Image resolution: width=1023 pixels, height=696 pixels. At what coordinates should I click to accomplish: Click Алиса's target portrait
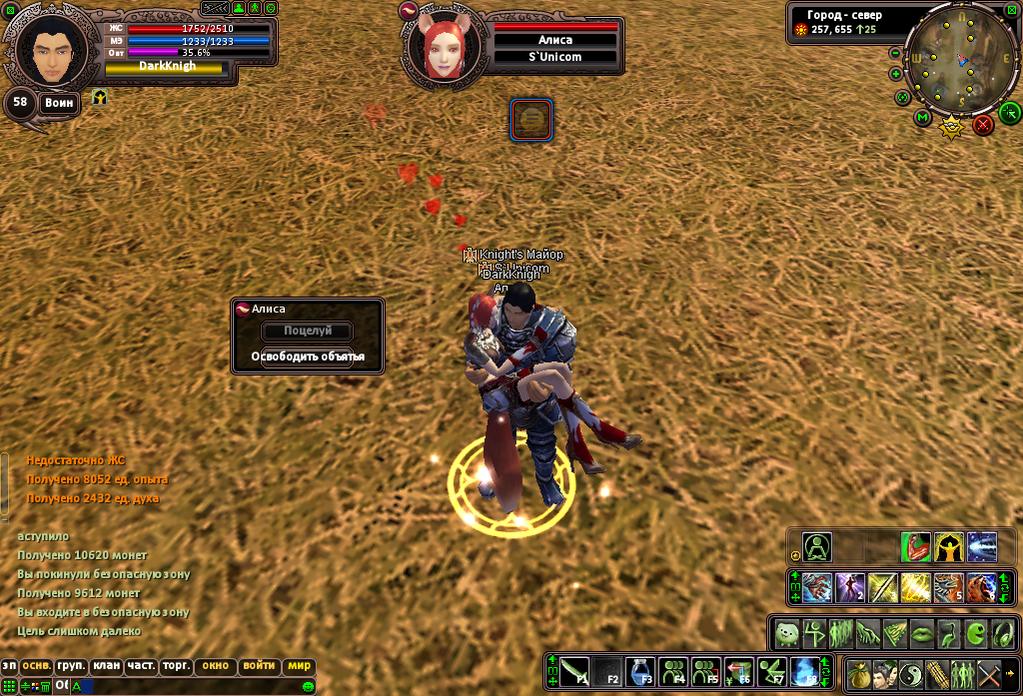pos(441,48)
